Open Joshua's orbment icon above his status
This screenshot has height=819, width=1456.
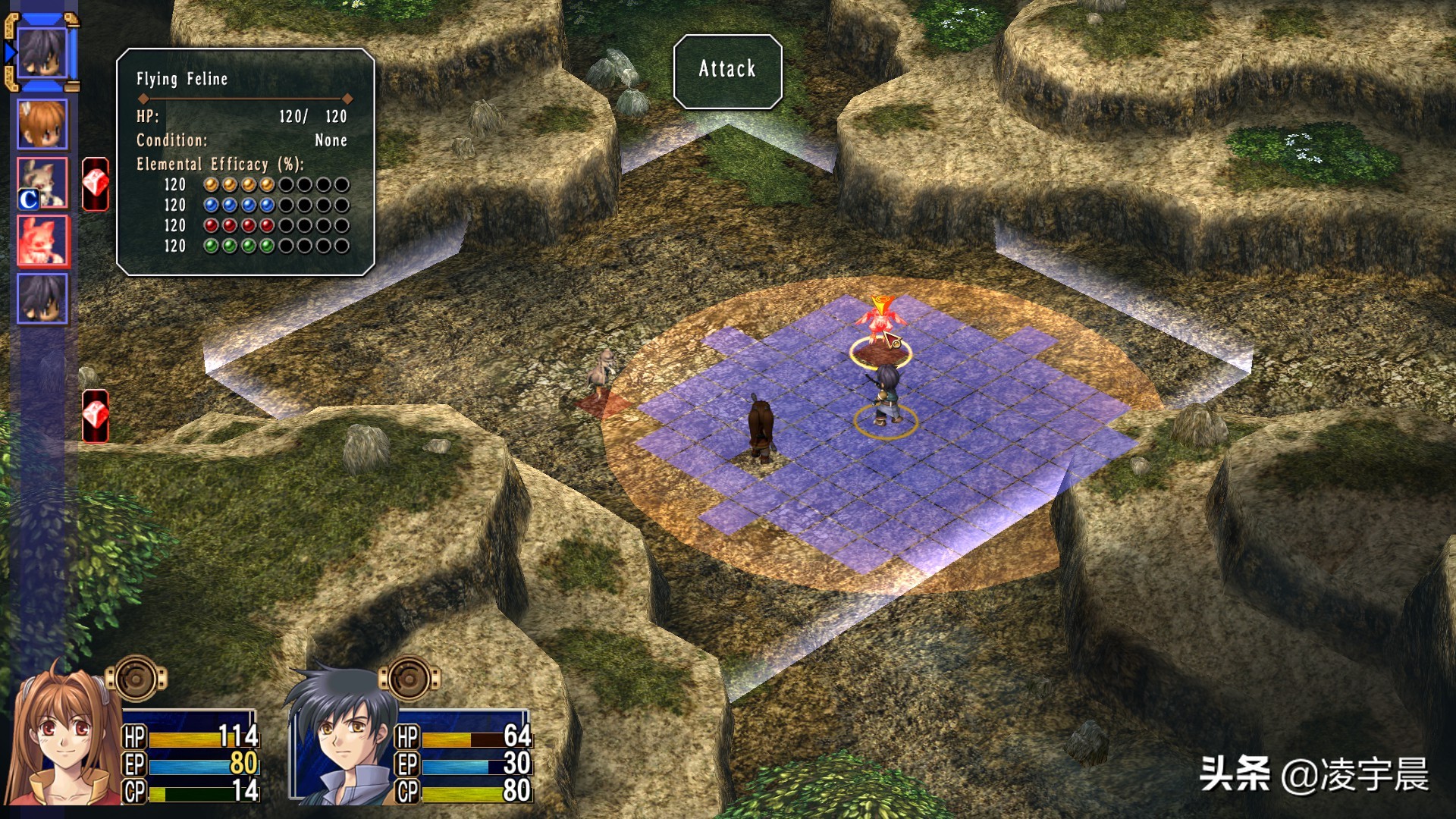click(x=409, y=678)
